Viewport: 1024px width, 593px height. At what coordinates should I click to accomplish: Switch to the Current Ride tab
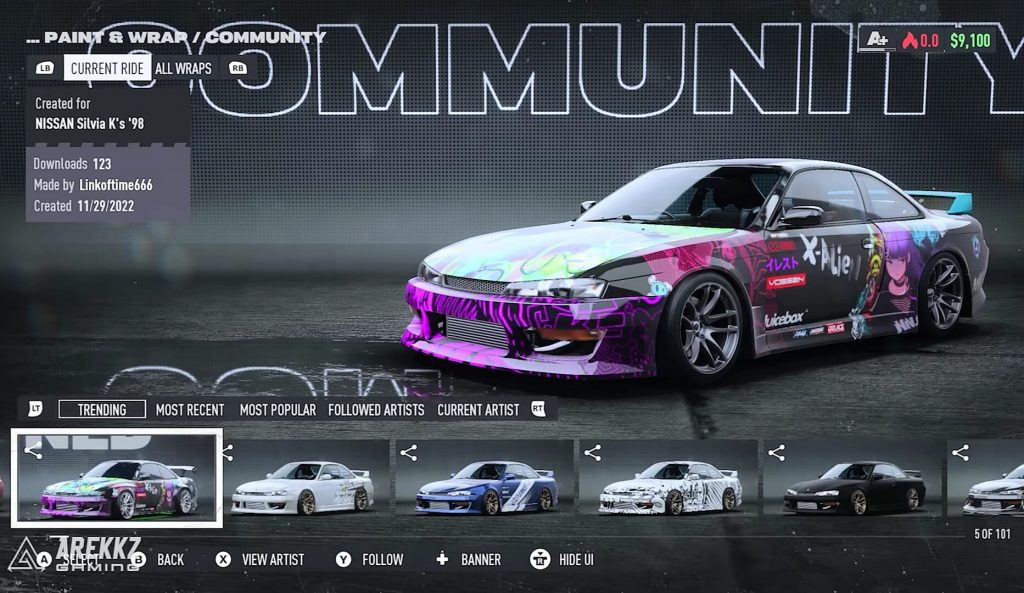[108, 68]
